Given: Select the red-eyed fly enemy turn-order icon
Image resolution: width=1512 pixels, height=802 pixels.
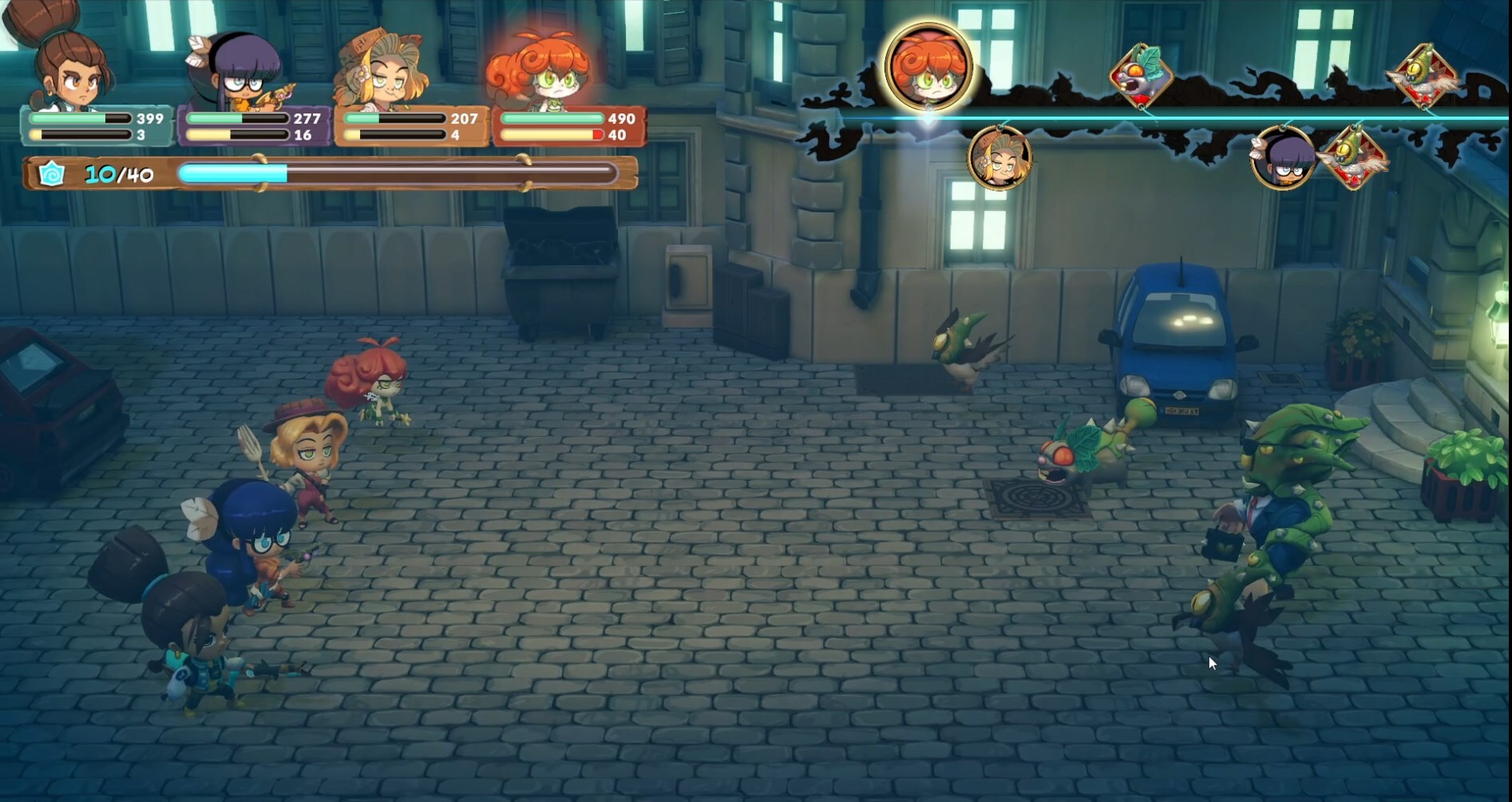Looking at the screenshot, I should (1141, 76).
